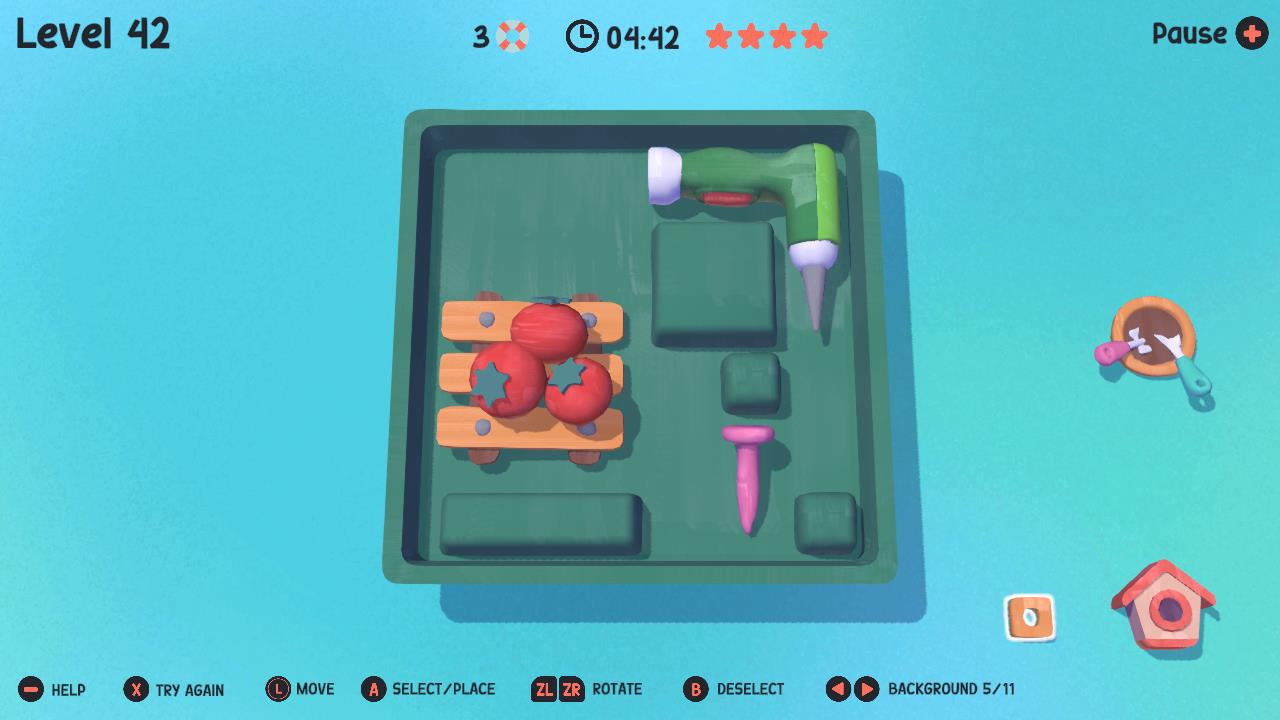Click the ZL rotate badge
1280x720 pixels.
point(545,689)
